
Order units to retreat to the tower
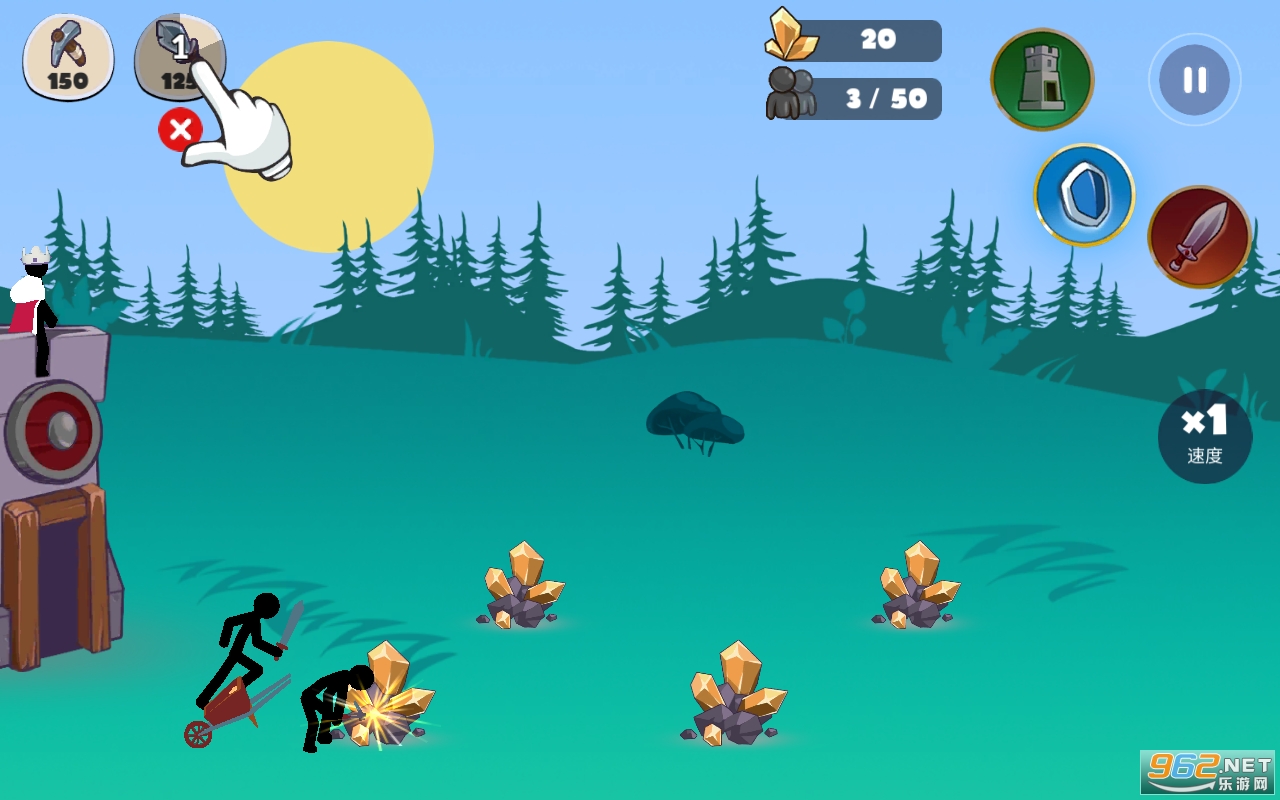click(x=1042, y=80)
